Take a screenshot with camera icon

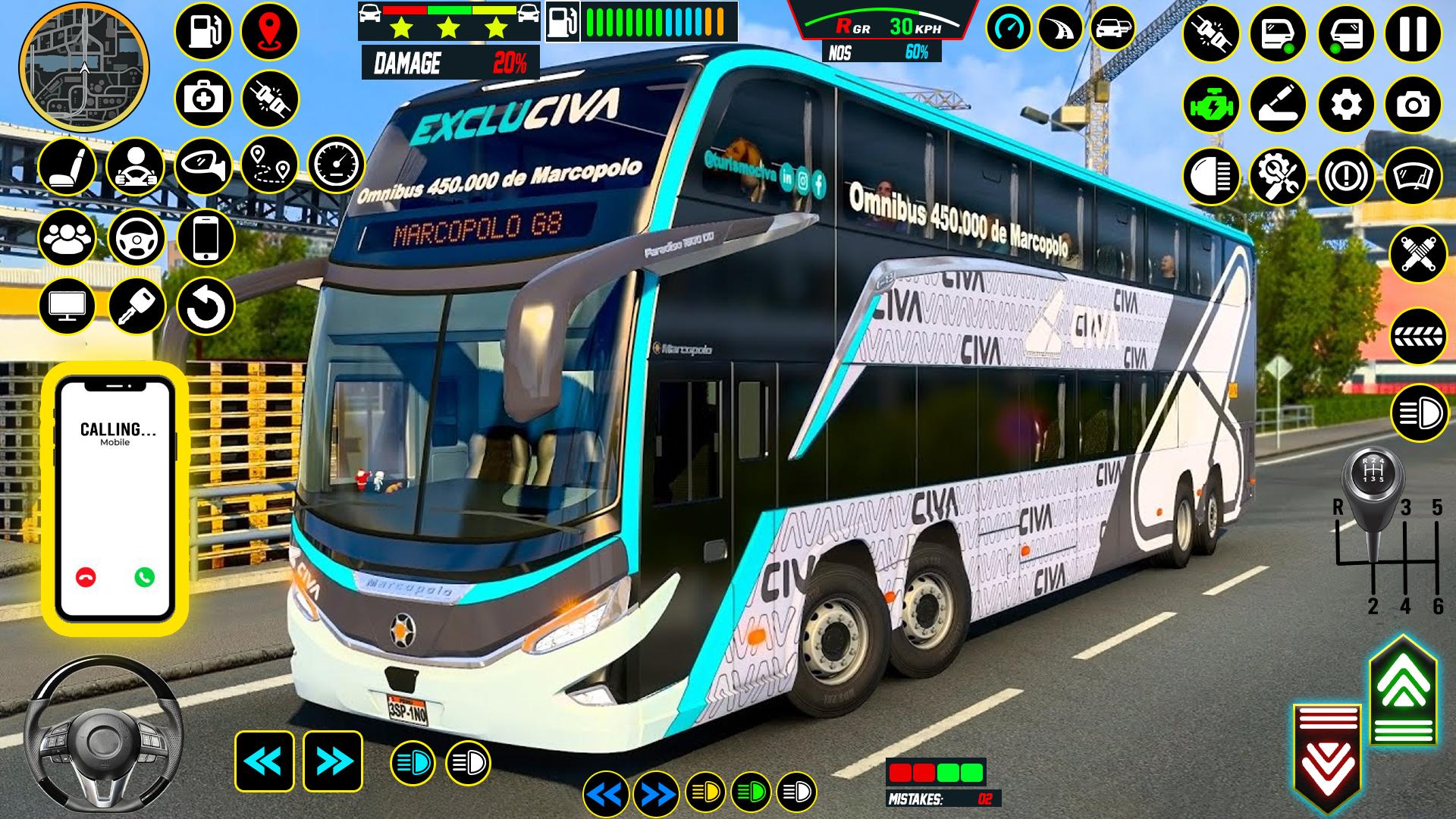(1412, 105)
